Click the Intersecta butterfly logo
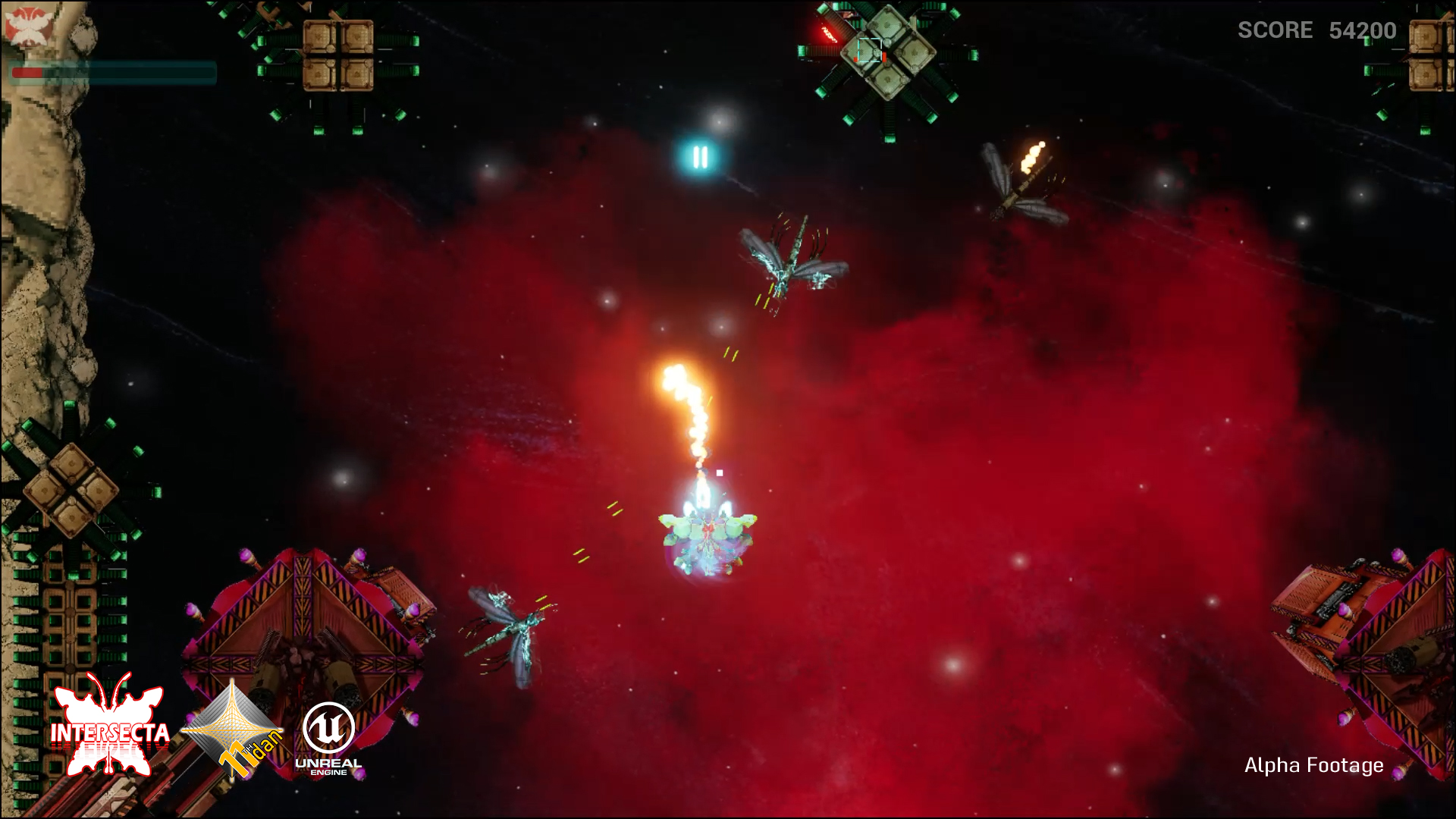 click(x=110, y=726)
